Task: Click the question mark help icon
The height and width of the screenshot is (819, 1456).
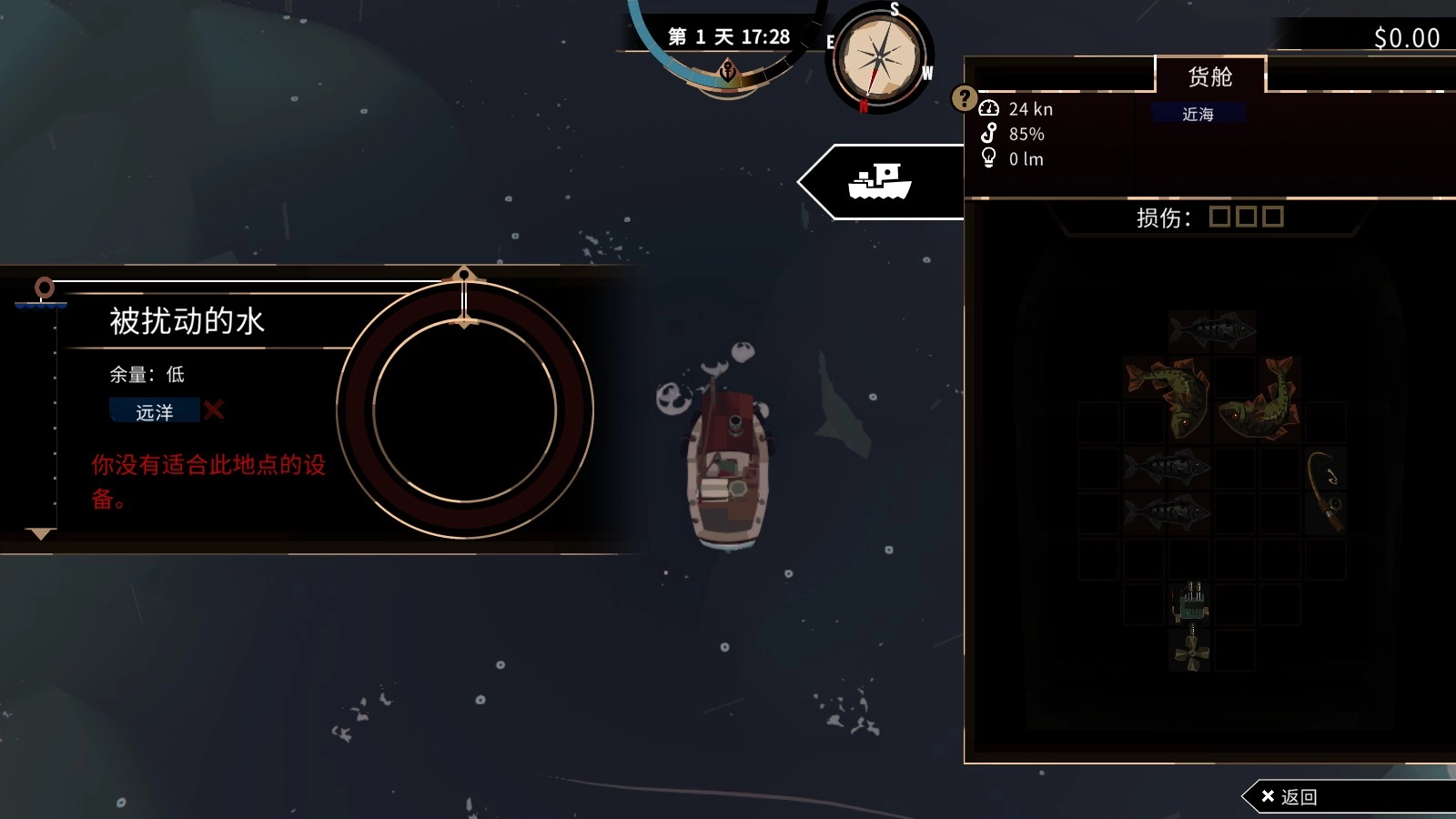Action: pyautogui.click(x=964, y=97)
